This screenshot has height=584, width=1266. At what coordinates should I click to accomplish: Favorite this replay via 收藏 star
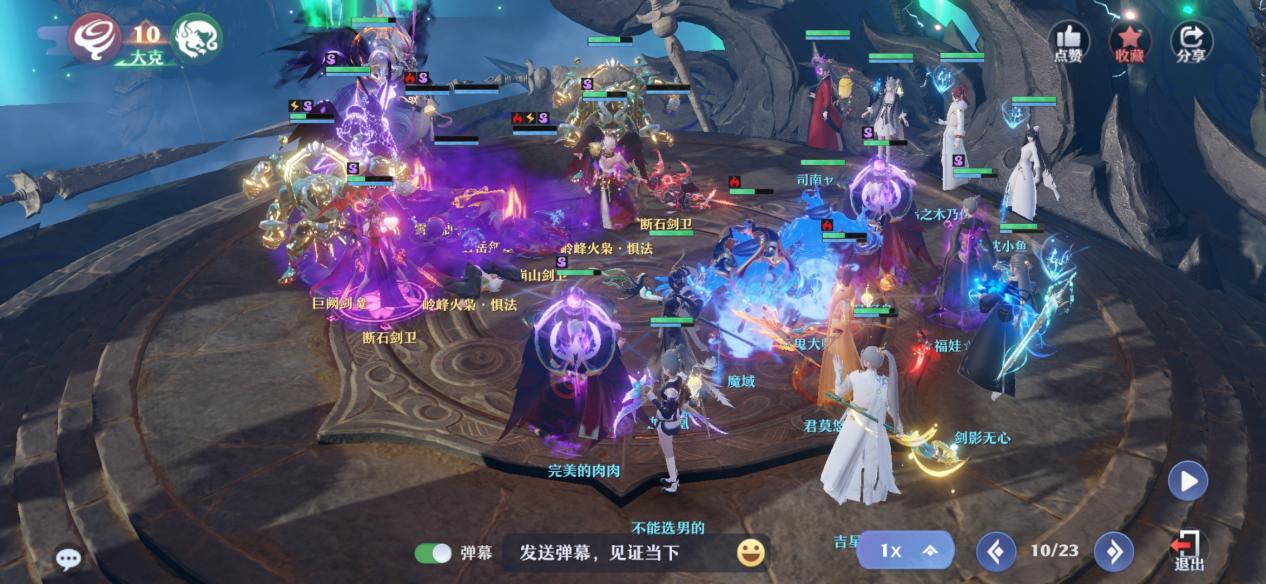click(x=1130, y=42)
